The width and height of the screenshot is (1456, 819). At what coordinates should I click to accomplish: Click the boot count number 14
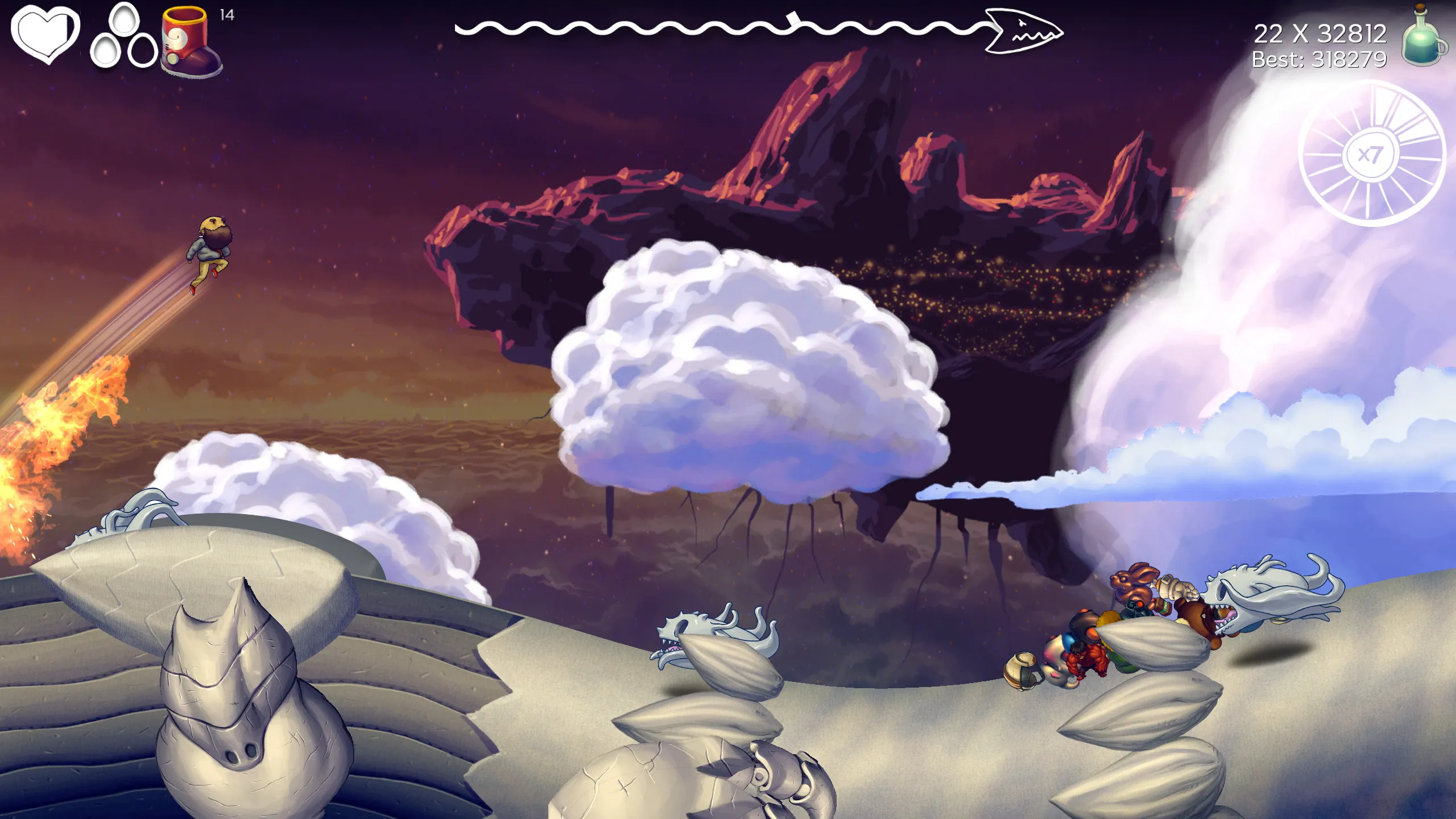pyautogui.click(x=225, y=15)
